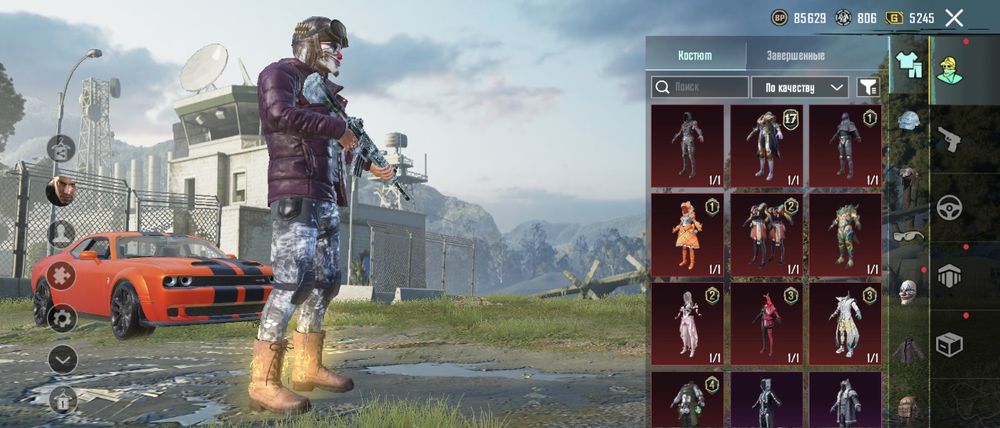The width and height of the screenshot is (1000, 428).
Task: Open the По качеству sort dropdown
Action: [x=799, y=88]
